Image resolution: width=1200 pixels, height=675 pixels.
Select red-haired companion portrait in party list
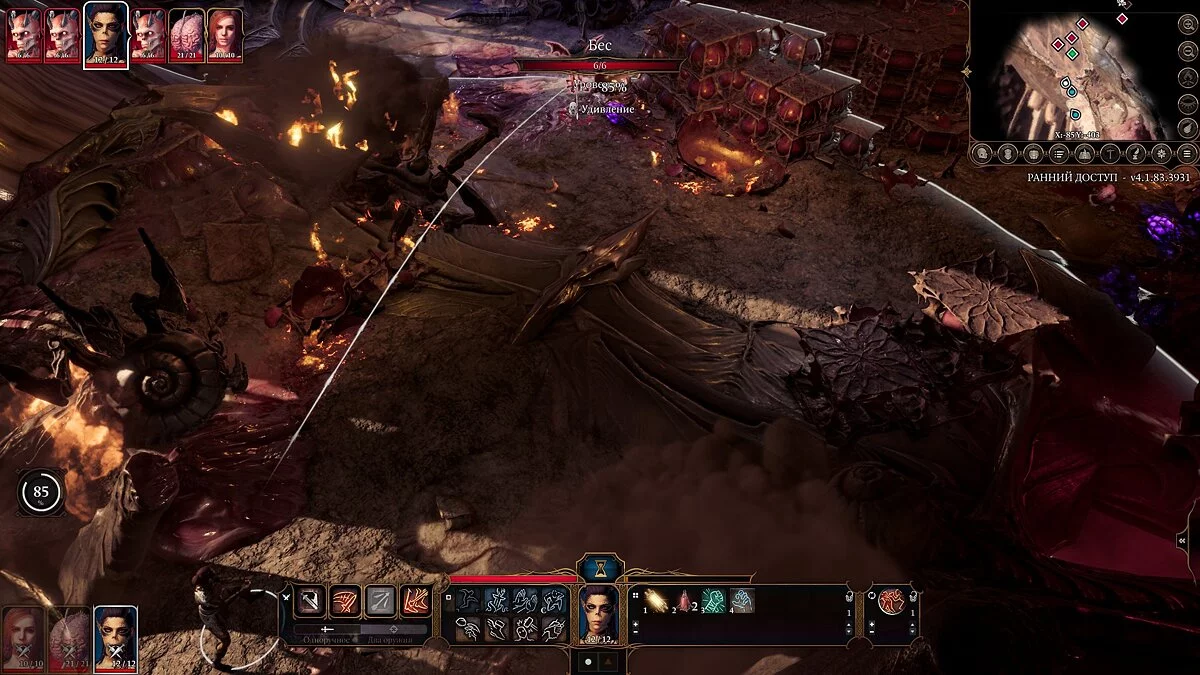coord(22,636)
